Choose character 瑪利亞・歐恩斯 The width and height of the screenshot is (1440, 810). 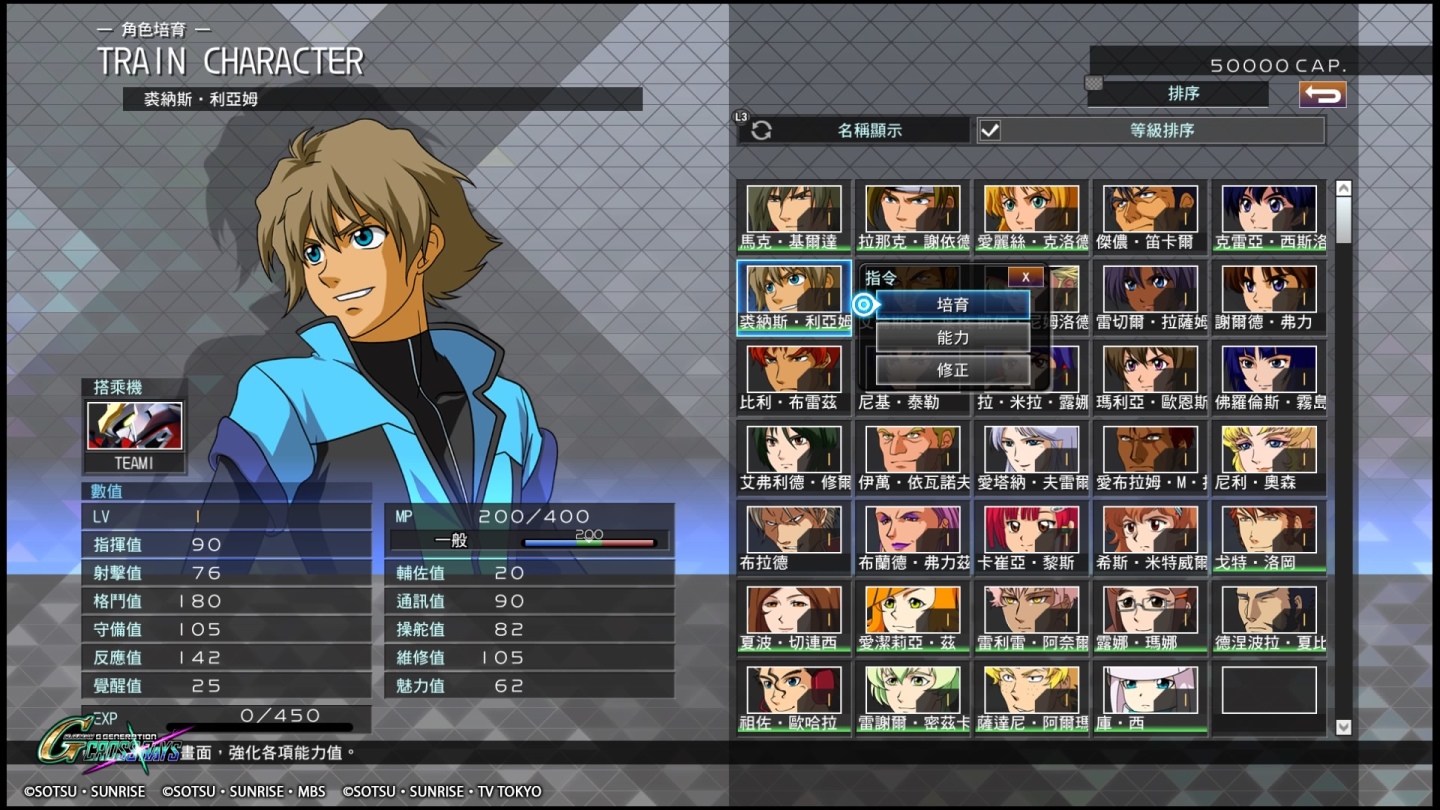point(1150,377)
